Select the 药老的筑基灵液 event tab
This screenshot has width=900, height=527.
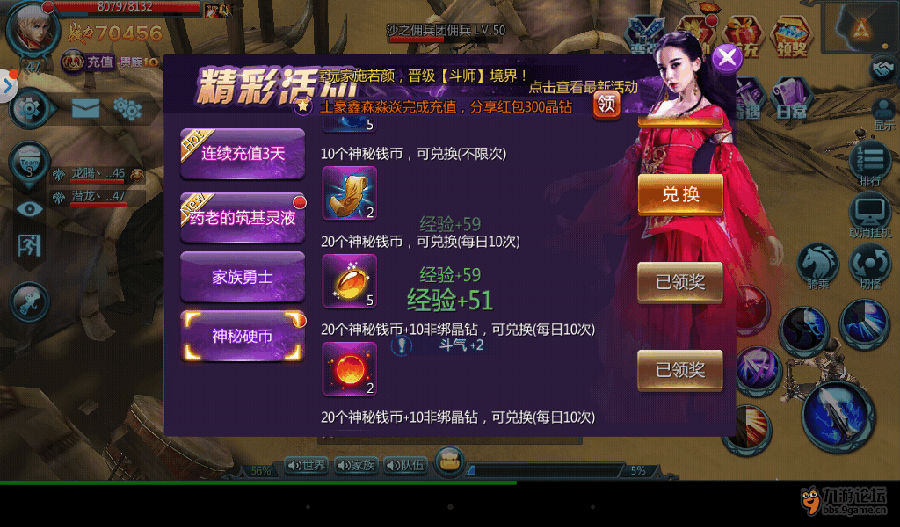coord(243,216)
